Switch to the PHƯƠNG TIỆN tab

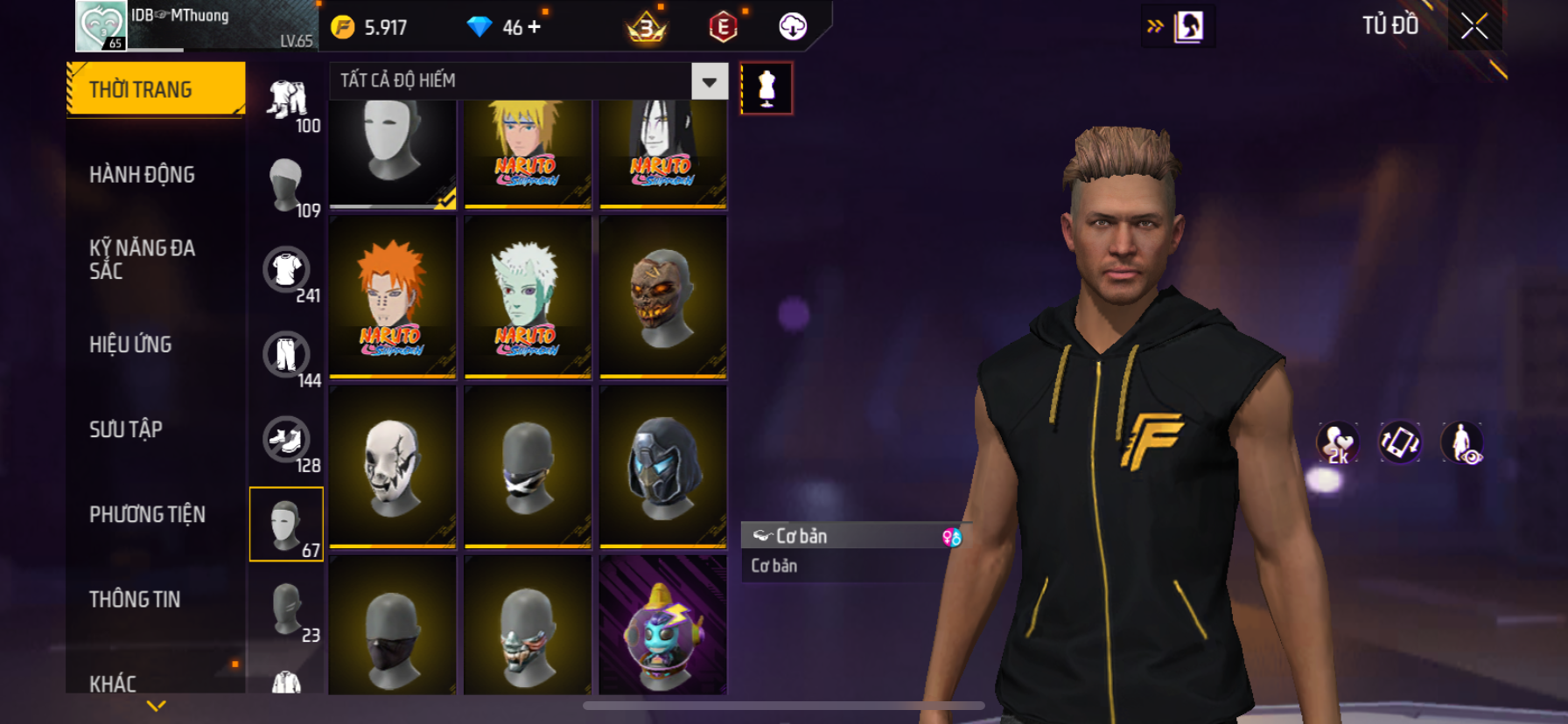147,514
